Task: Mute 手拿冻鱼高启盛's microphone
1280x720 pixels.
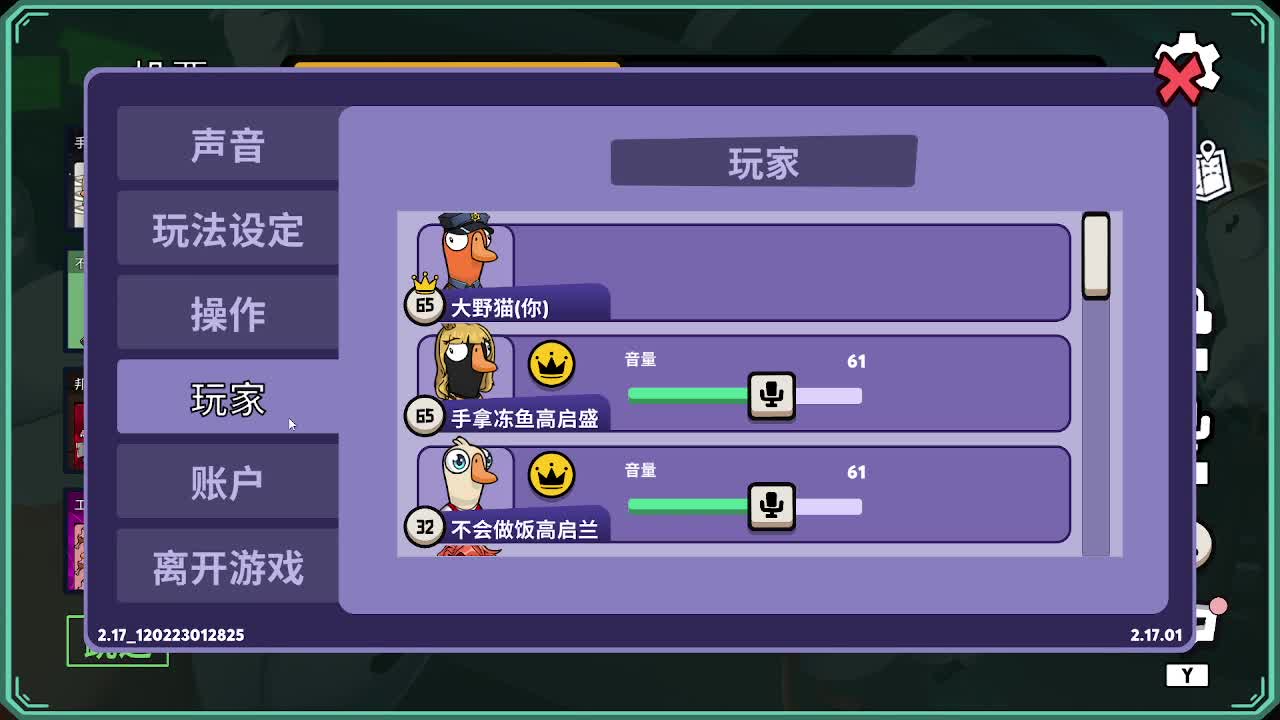Action: click(771, 396)
